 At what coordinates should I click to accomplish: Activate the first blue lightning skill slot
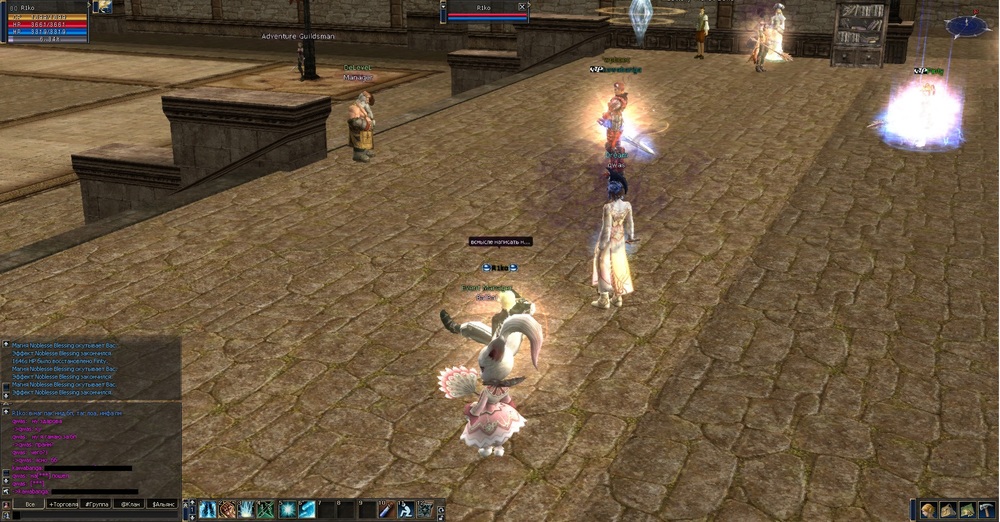coord(208,510)
